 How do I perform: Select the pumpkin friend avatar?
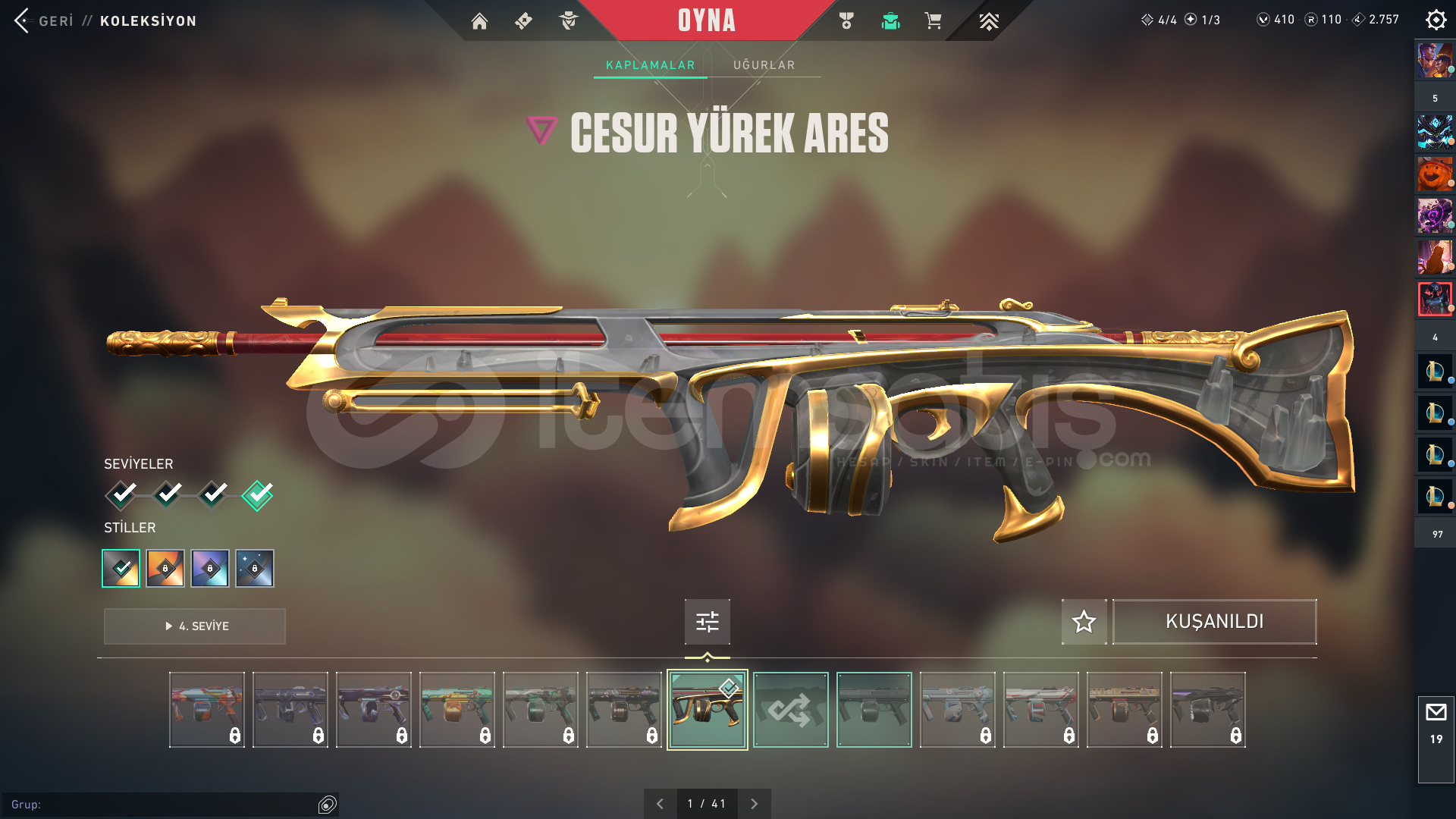(1435, 175)
